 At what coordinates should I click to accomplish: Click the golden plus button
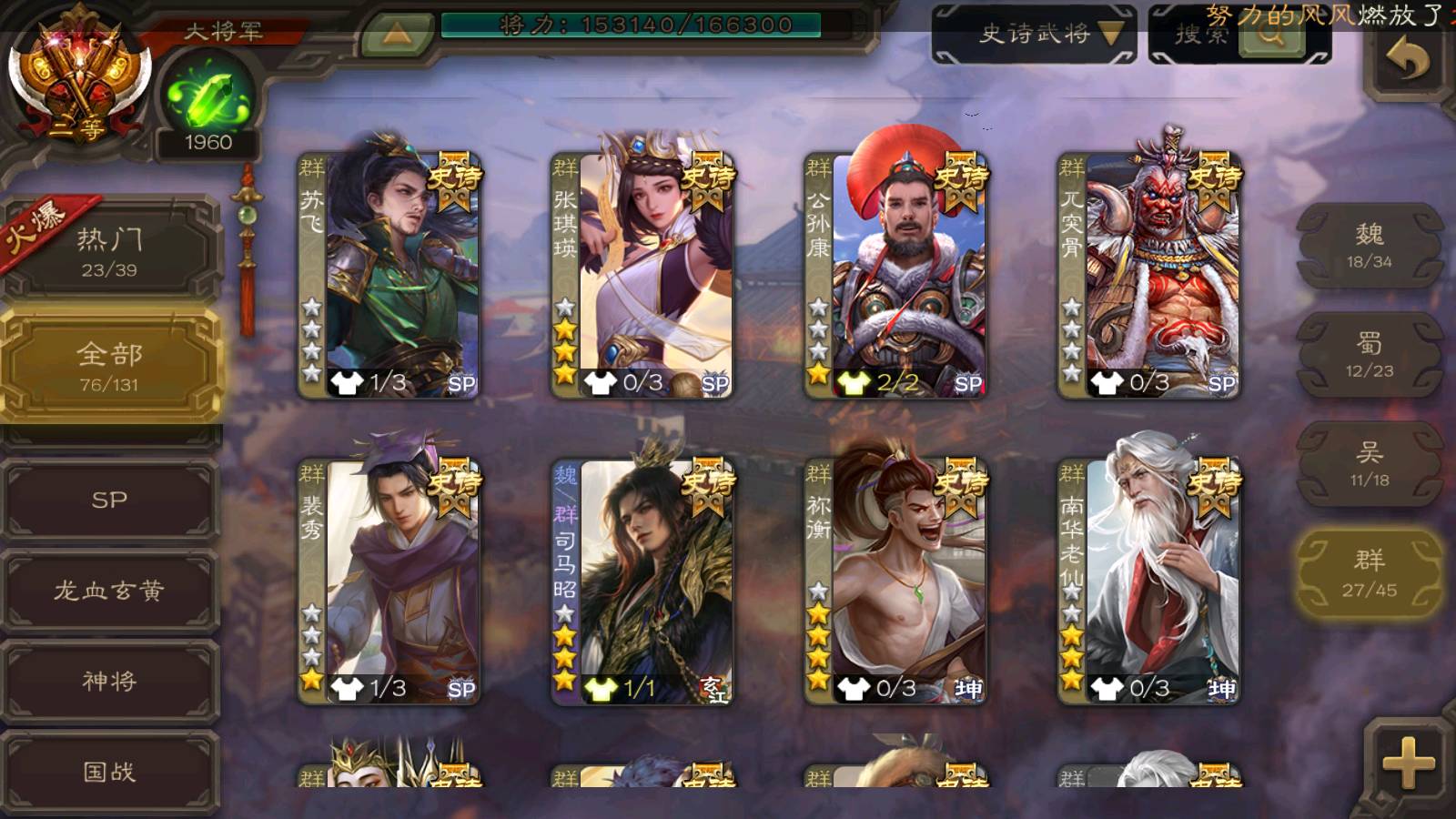pyautogui.click(x=1407, y=763)
